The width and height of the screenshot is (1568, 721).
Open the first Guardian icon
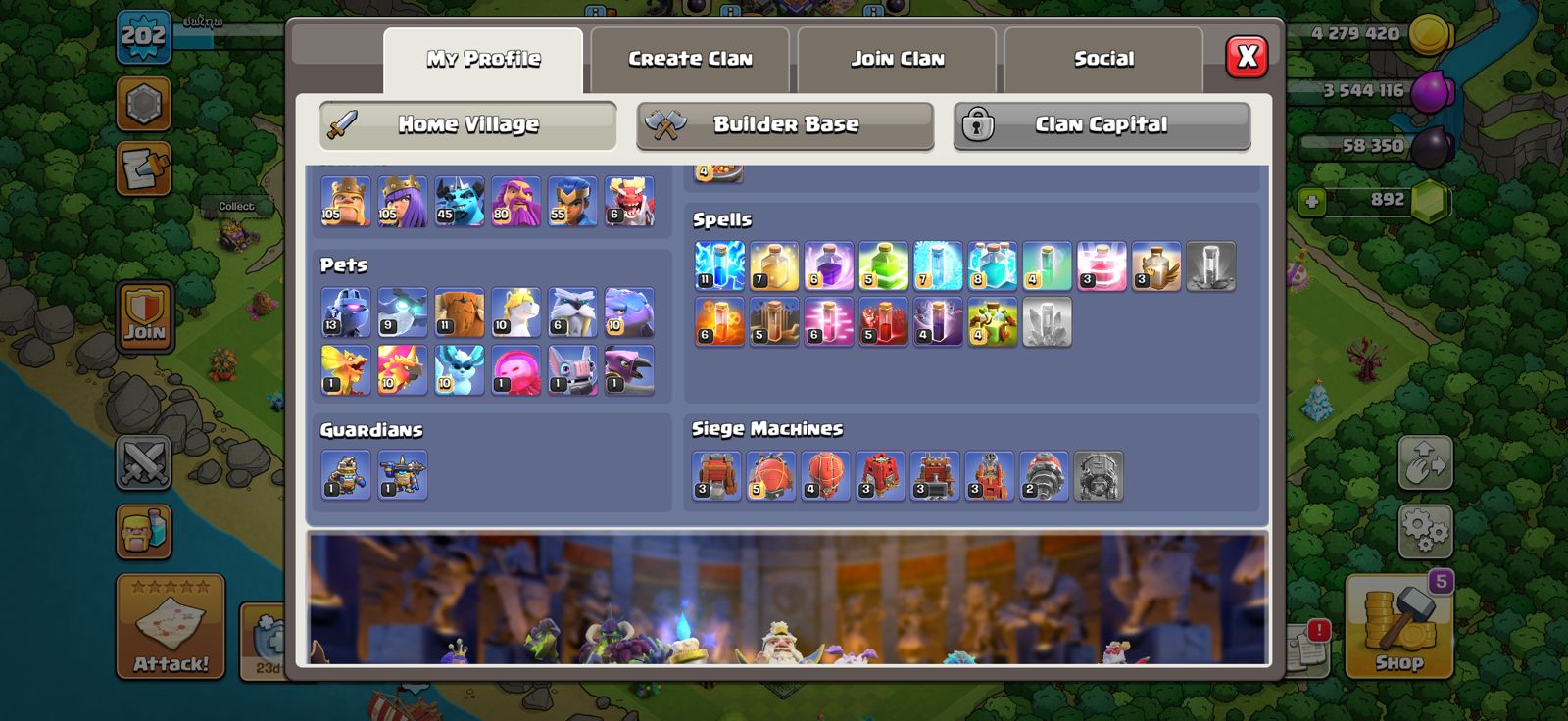343,475
